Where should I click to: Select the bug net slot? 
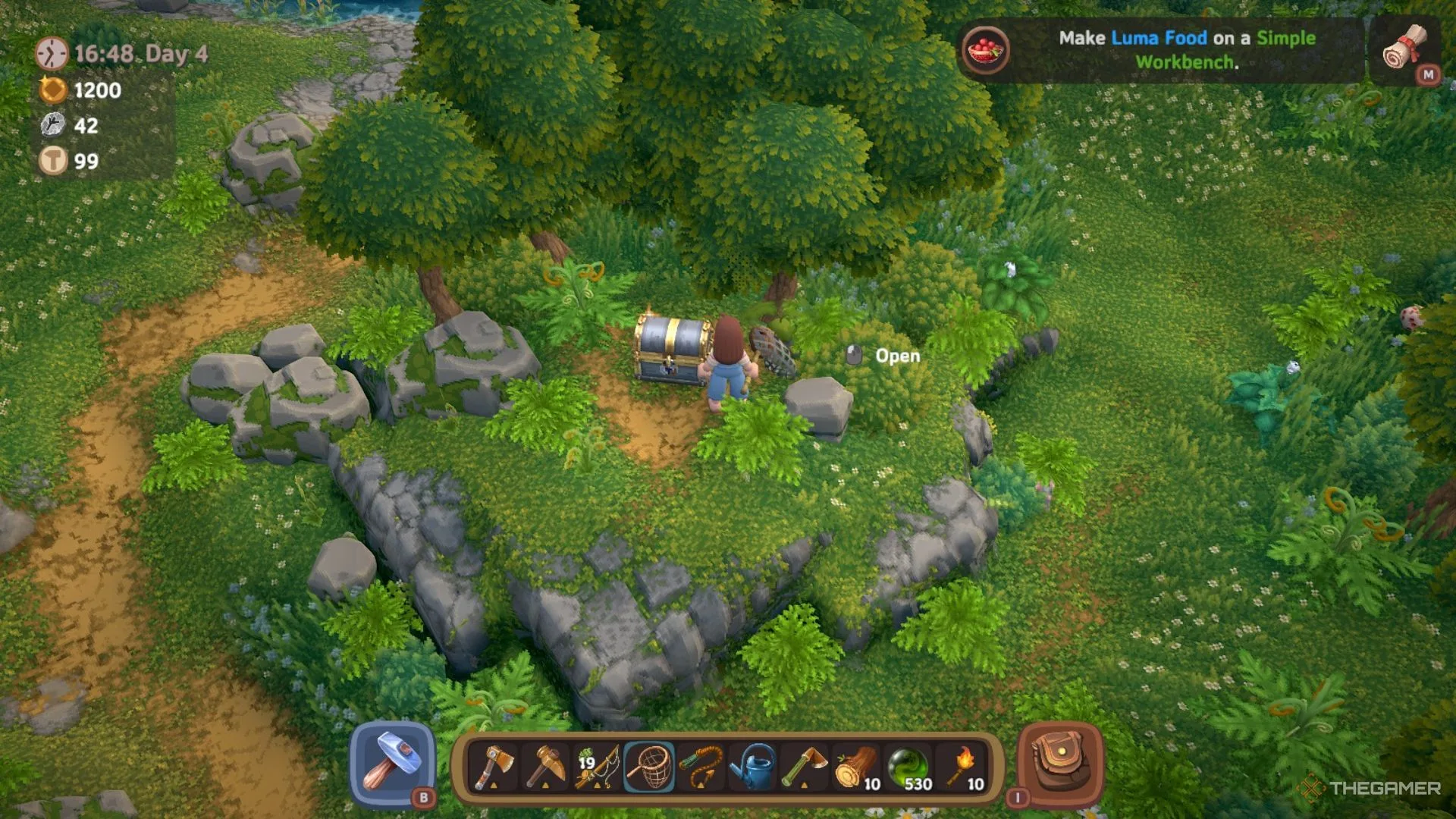point(649,767)
